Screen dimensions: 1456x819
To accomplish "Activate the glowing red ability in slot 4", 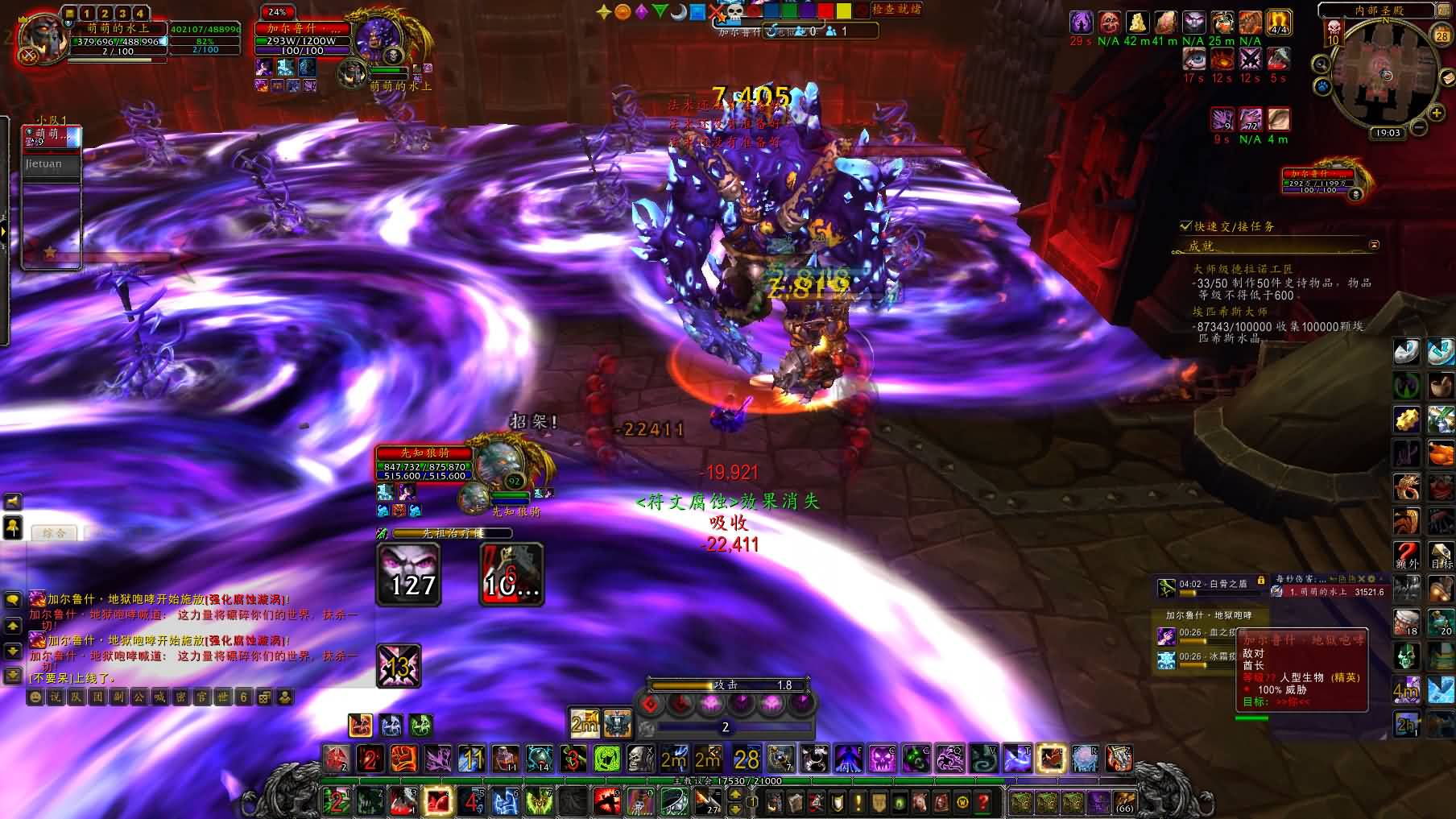I will [437, 801].
